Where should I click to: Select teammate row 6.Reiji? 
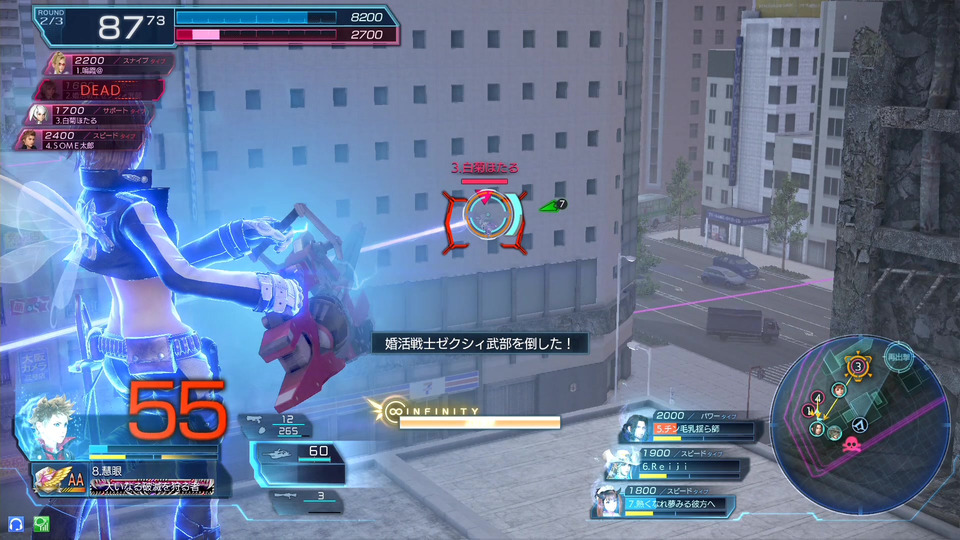click(680, 464)
